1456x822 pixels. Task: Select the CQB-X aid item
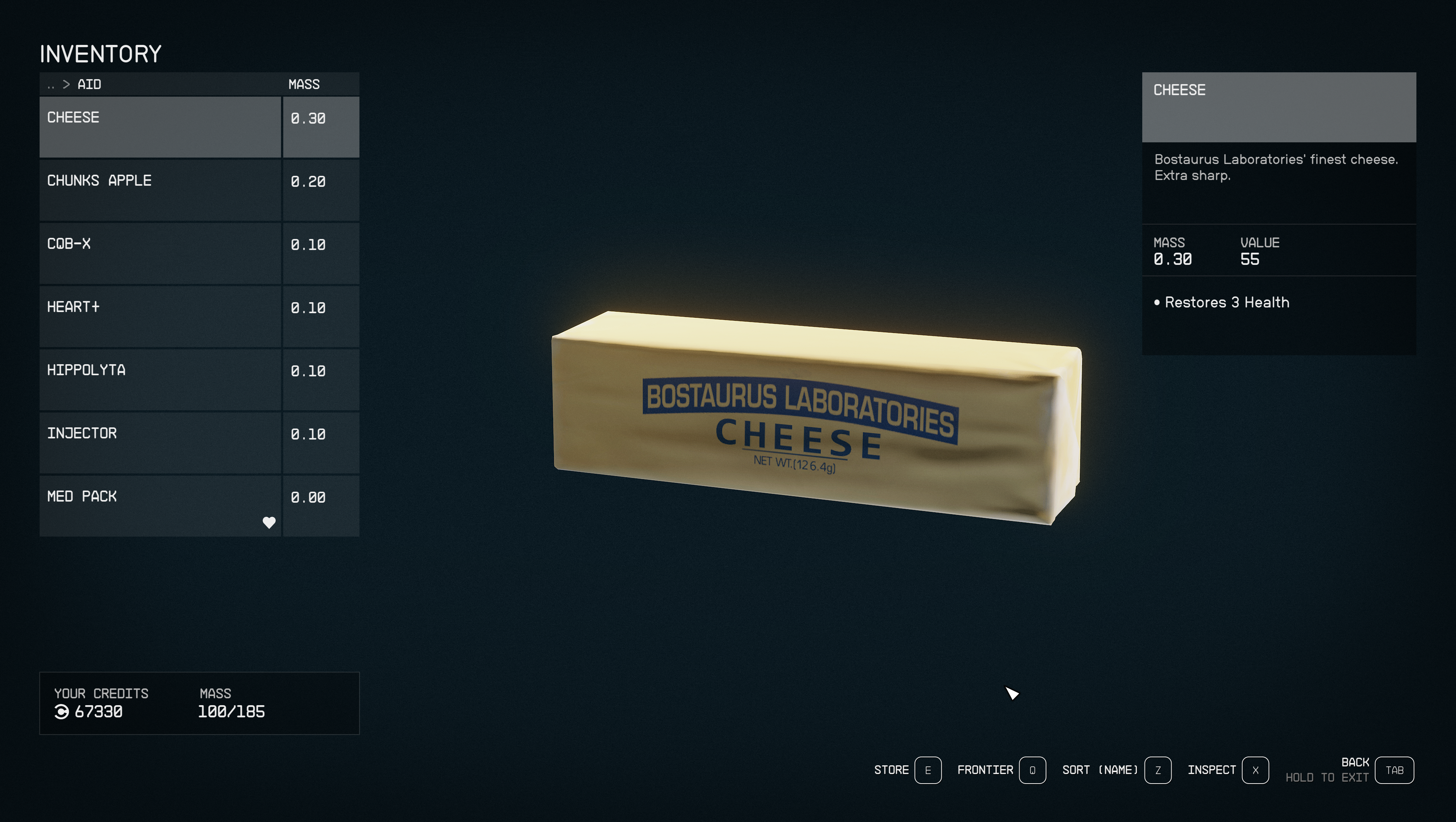pos(160,253)
